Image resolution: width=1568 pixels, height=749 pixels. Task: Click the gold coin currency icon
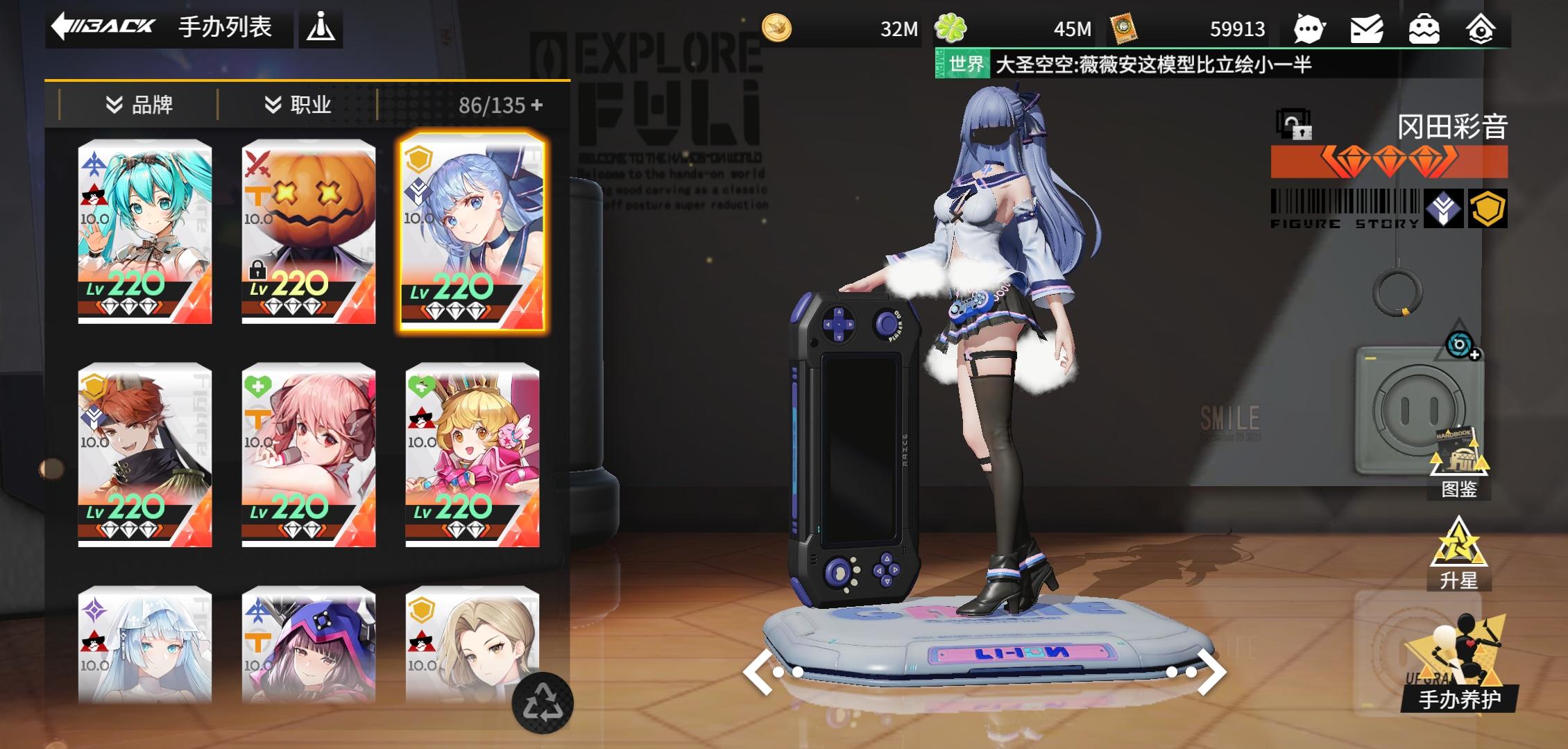778,29
